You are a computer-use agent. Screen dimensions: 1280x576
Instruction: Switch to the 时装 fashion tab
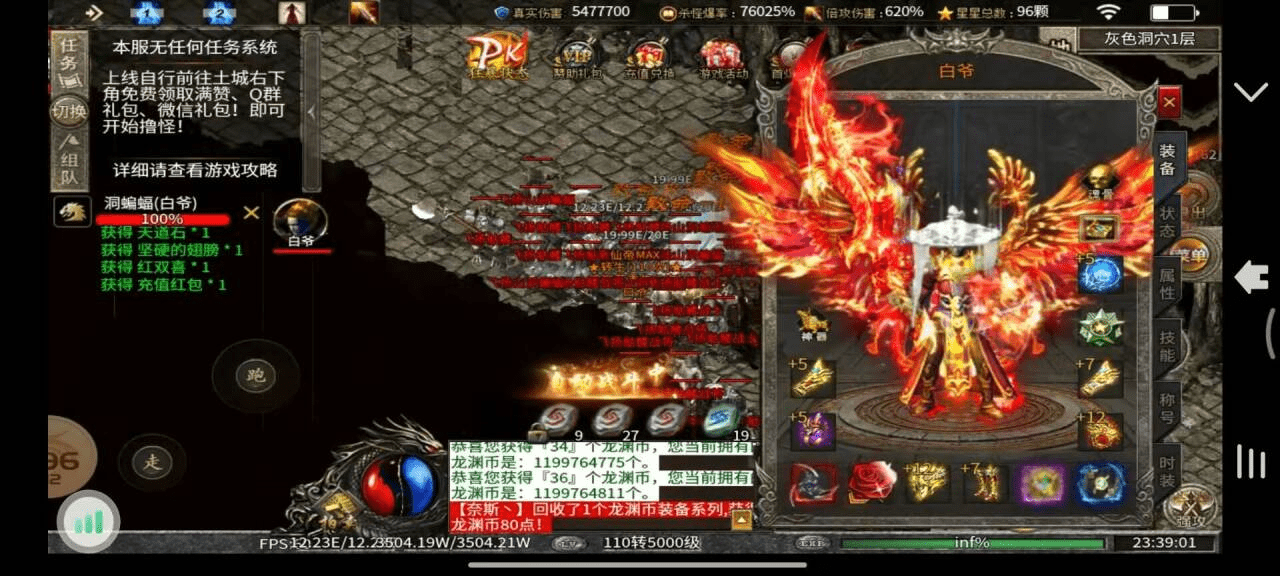(1168, 470)
